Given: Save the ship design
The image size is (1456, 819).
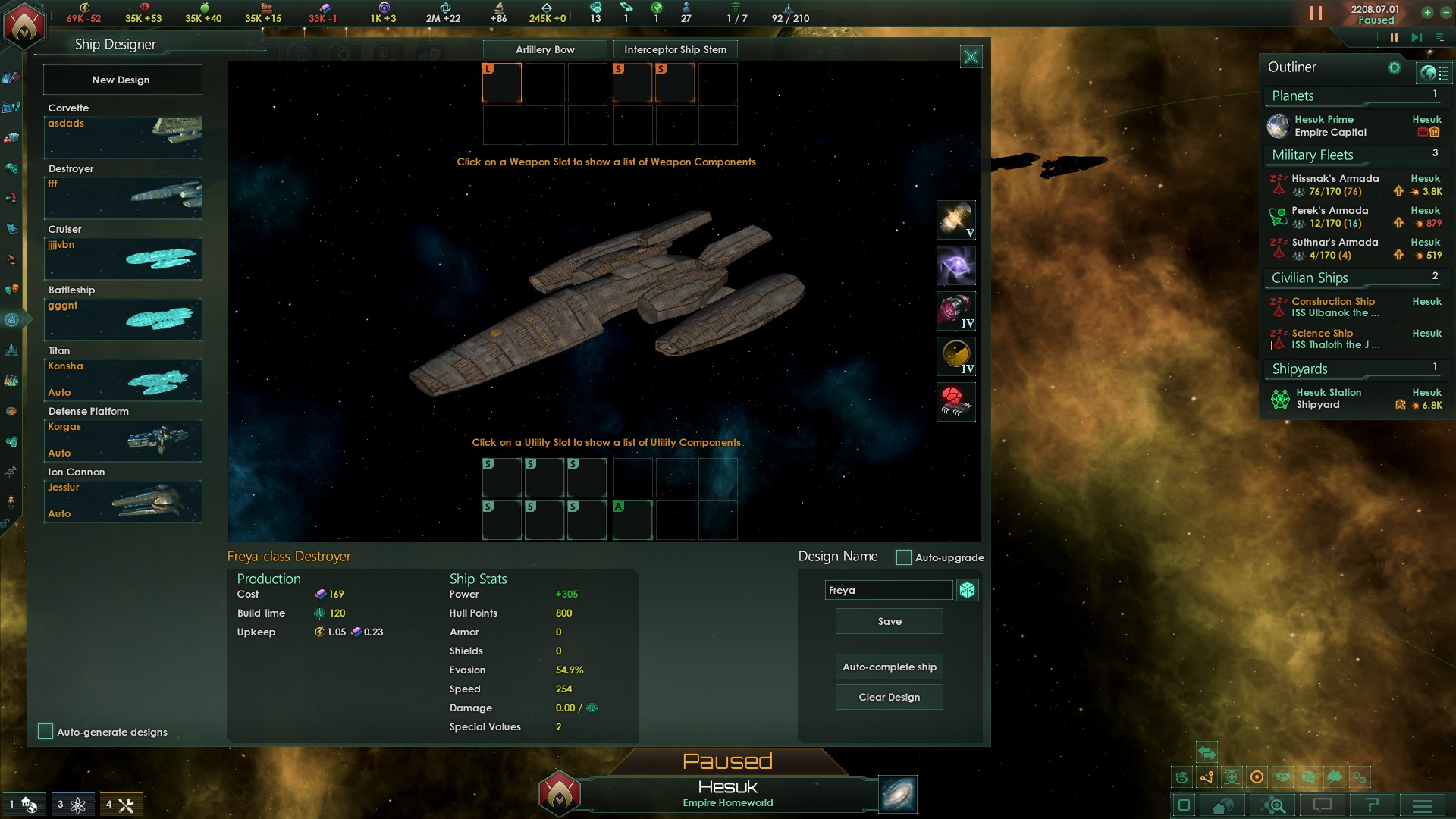Looking at the screenshot, I should pos(889,621).
